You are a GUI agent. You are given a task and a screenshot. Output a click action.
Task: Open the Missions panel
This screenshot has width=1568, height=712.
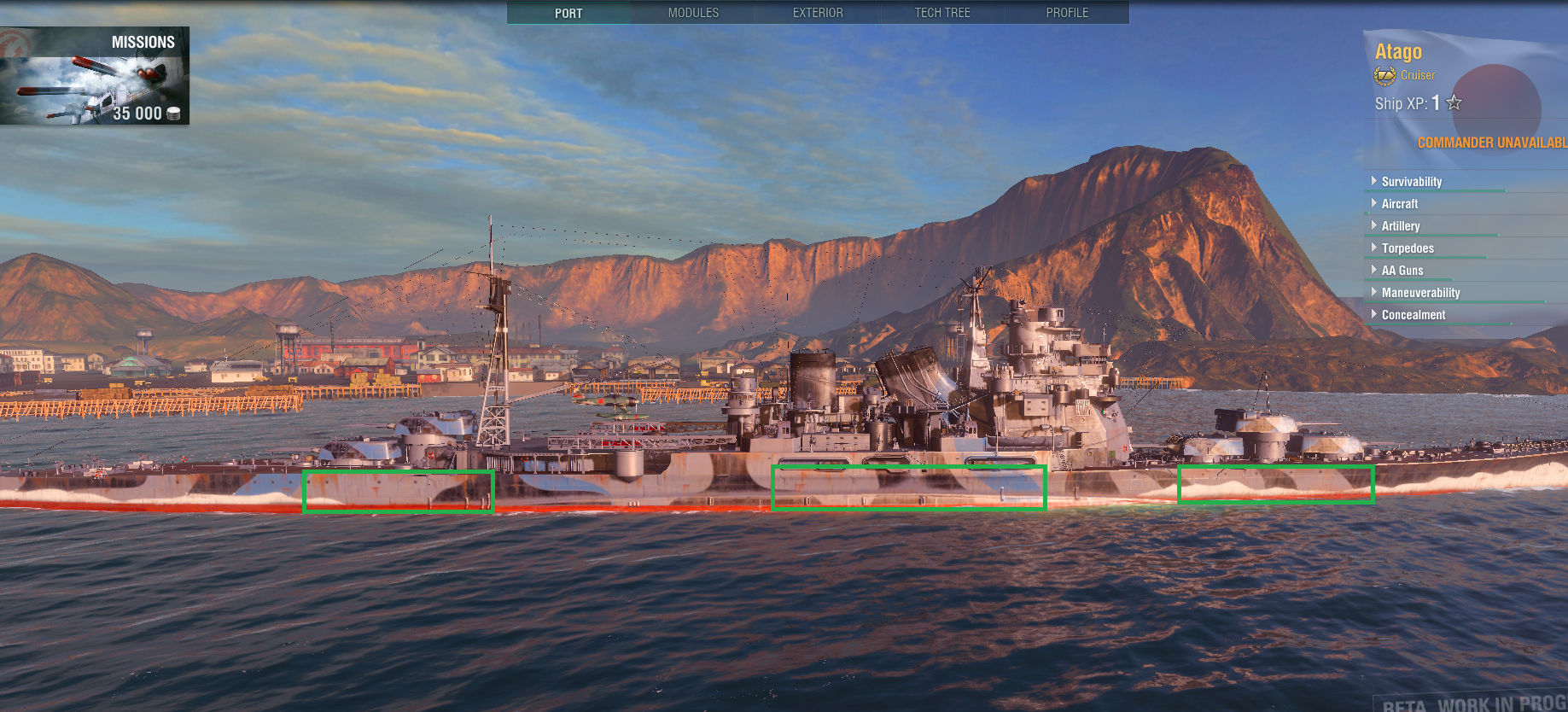click(95, 76)
